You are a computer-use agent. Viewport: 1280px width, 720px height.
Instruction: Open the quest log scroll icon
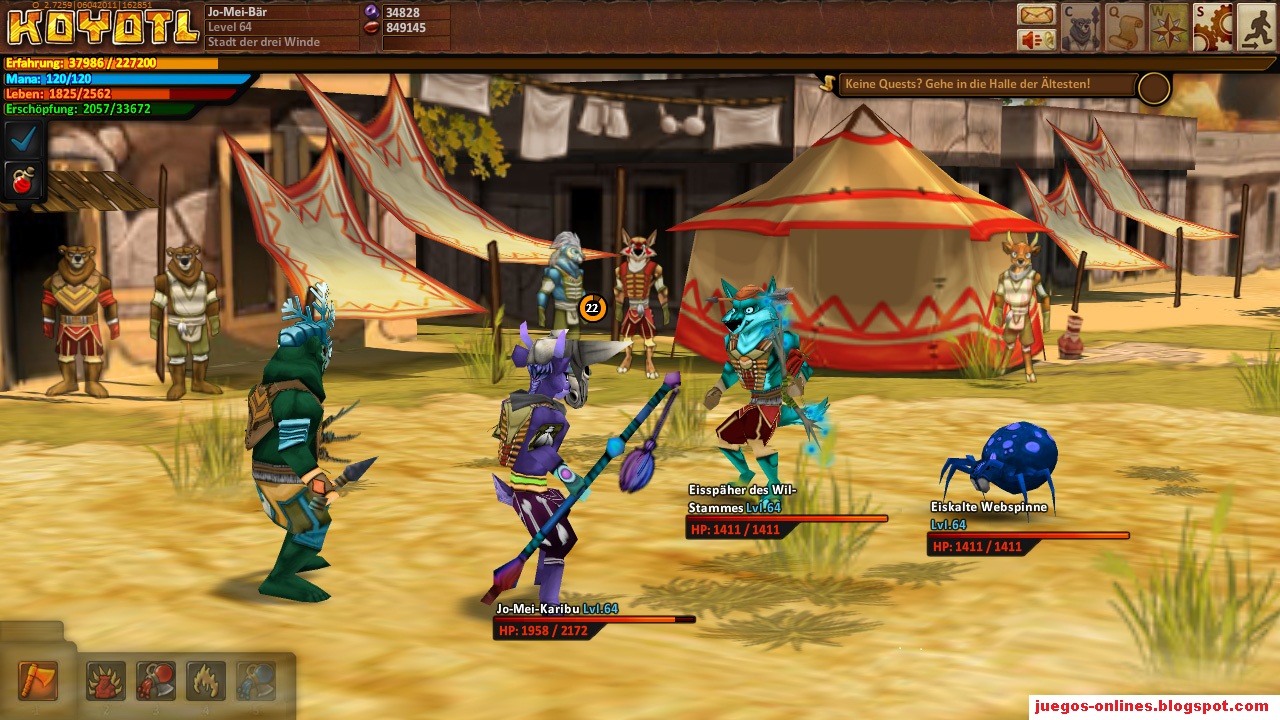[x=1125, y=25]
